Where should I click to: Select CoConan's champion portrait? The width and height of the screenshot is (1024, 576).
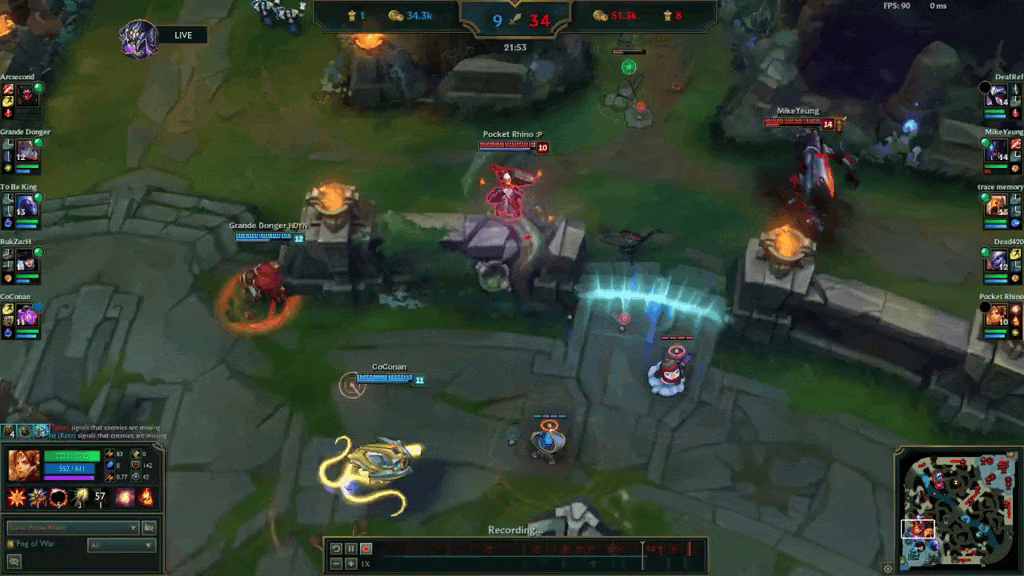tap(26, 316)
